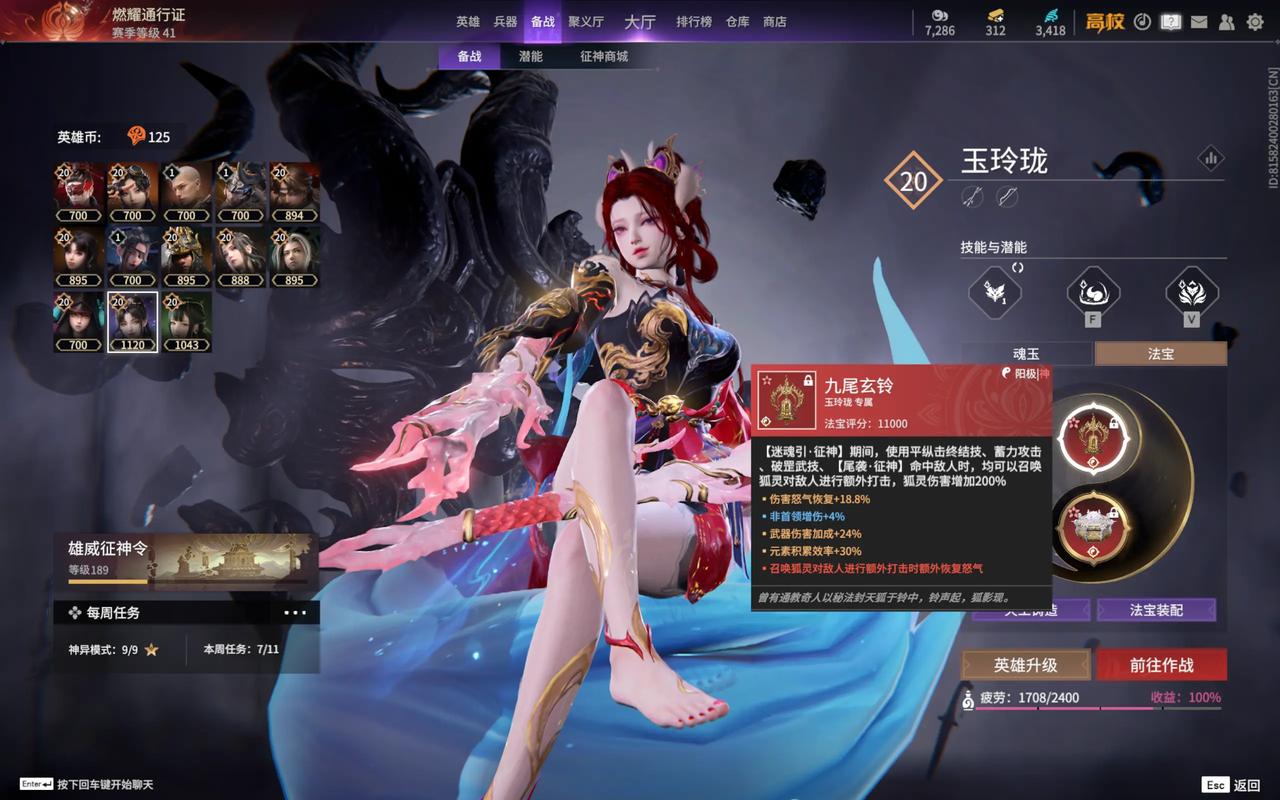This screenshot has height=800, width=1280.
Task: Open the 大厅 lobby
Action: 639,21
